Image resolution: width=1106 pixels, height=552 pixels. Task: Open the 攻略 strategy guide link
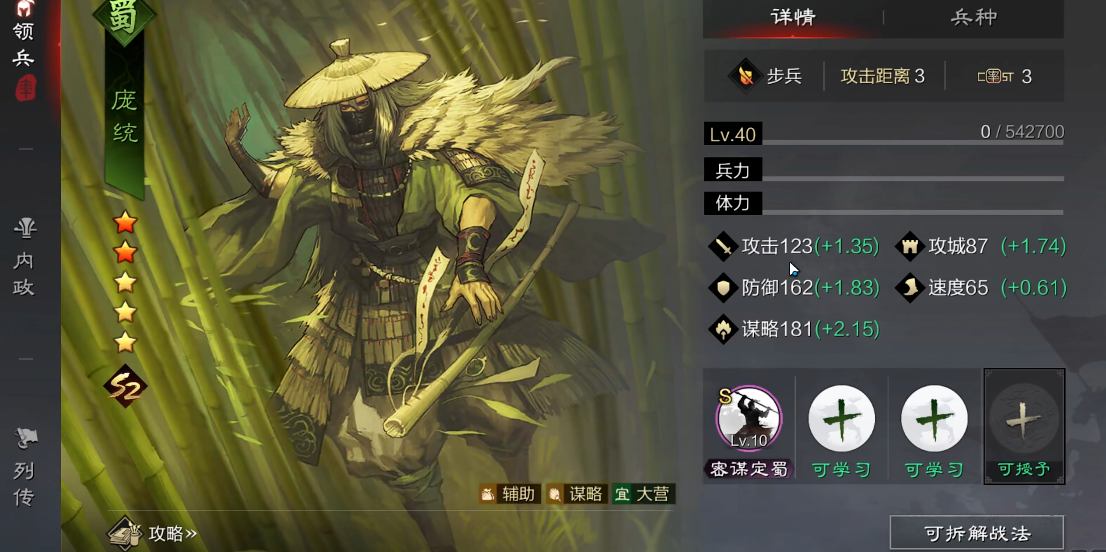[x=155, y=533]
